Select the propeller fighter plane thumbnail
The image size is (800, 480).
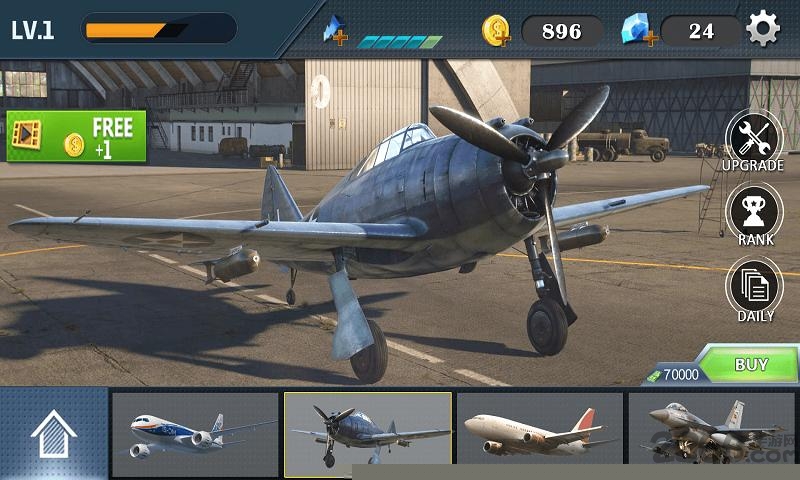pos(367,435)
